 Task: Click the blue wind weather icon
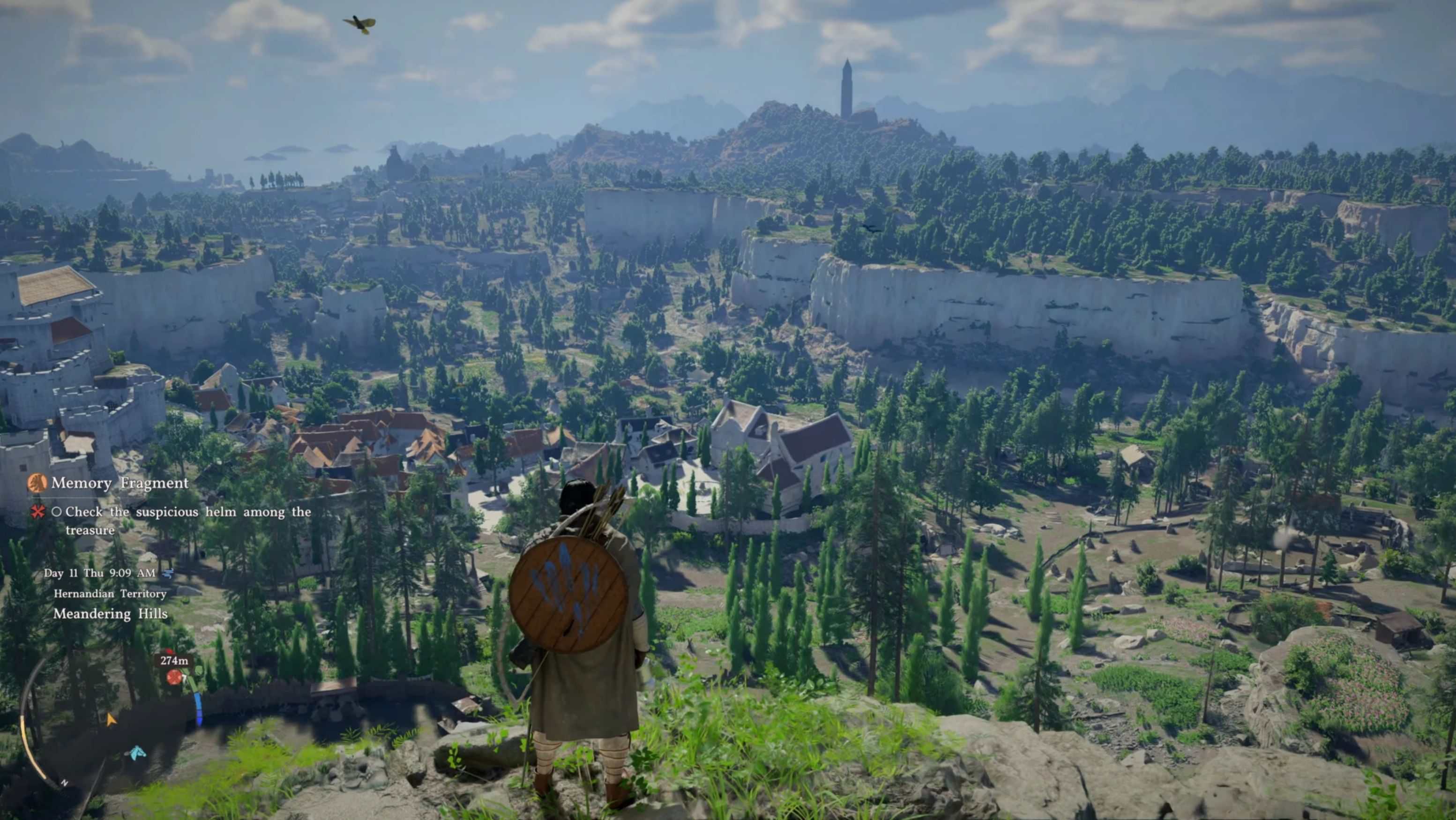pos(168,573)
